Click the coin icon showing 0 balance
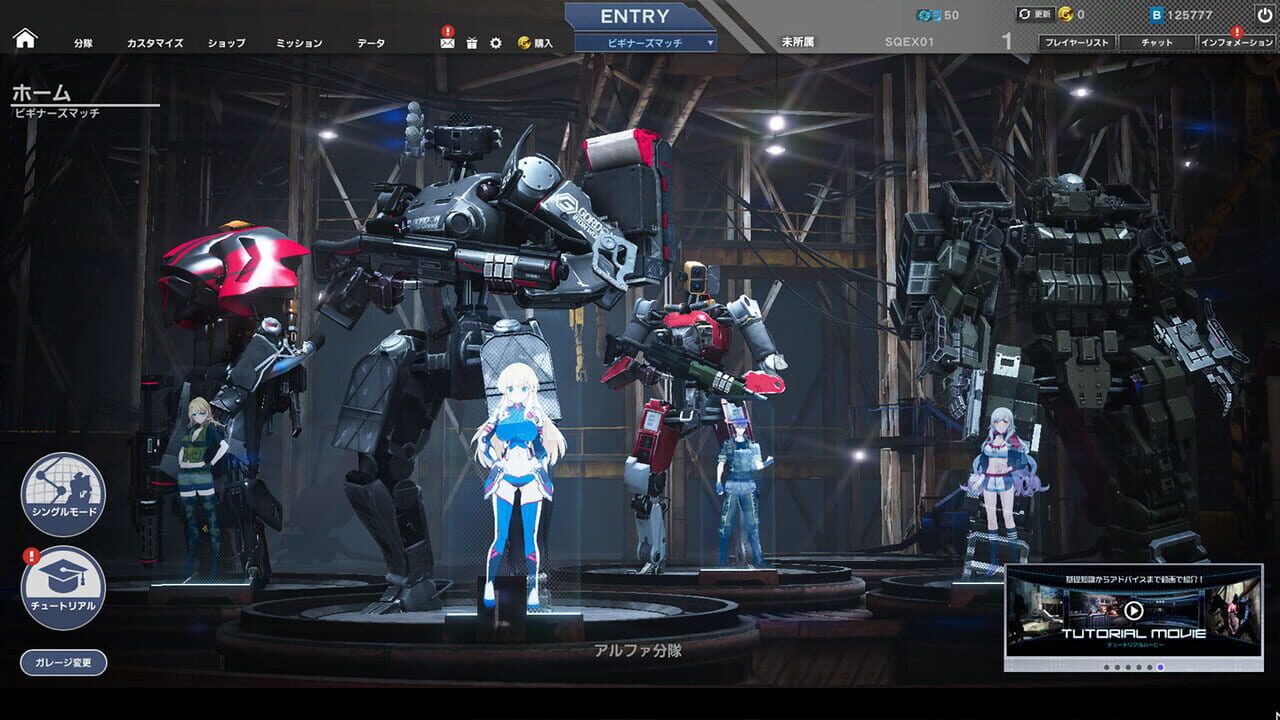1280x720 pixels. [x=1066, y=13]
